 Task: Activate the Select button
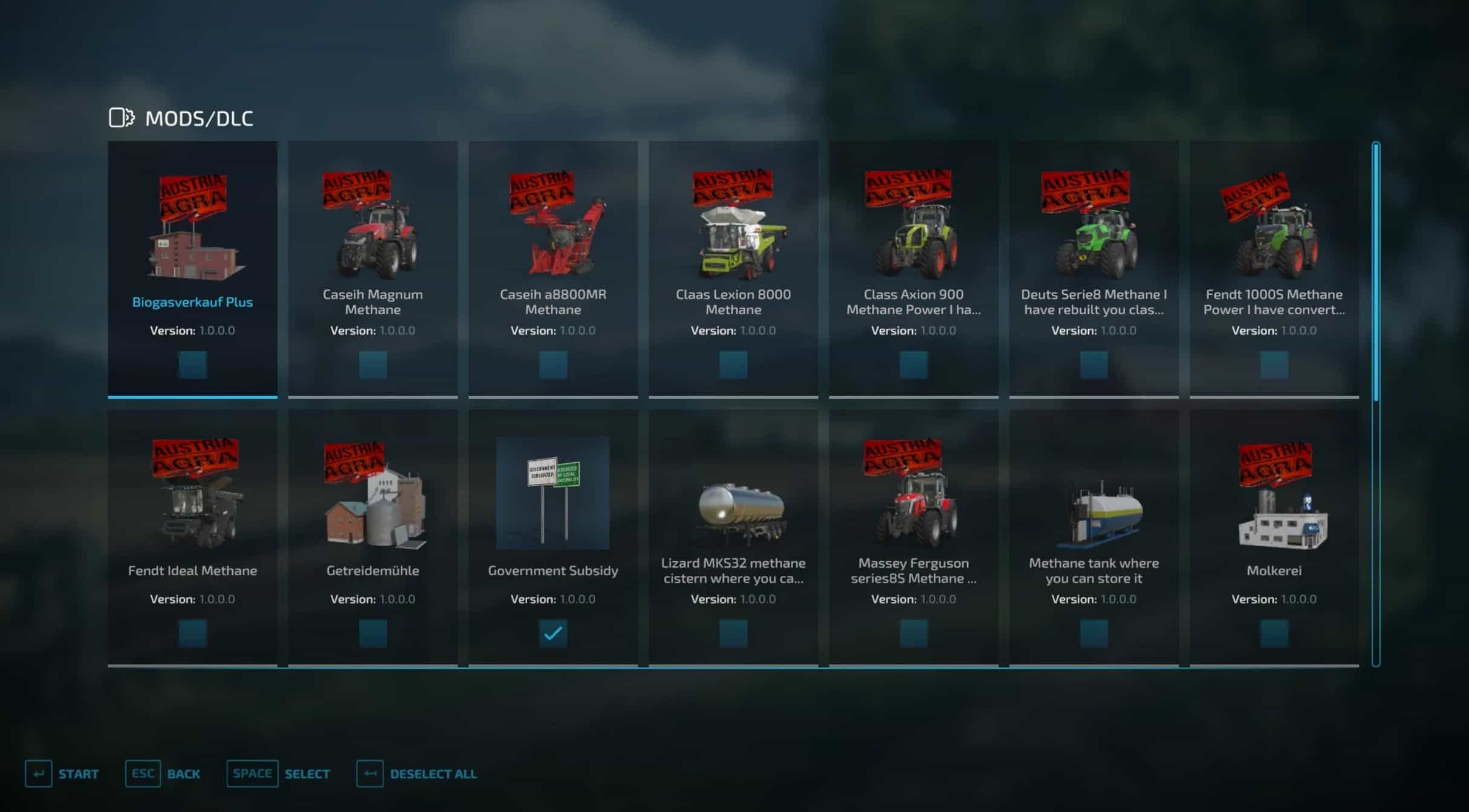point(279,774)
